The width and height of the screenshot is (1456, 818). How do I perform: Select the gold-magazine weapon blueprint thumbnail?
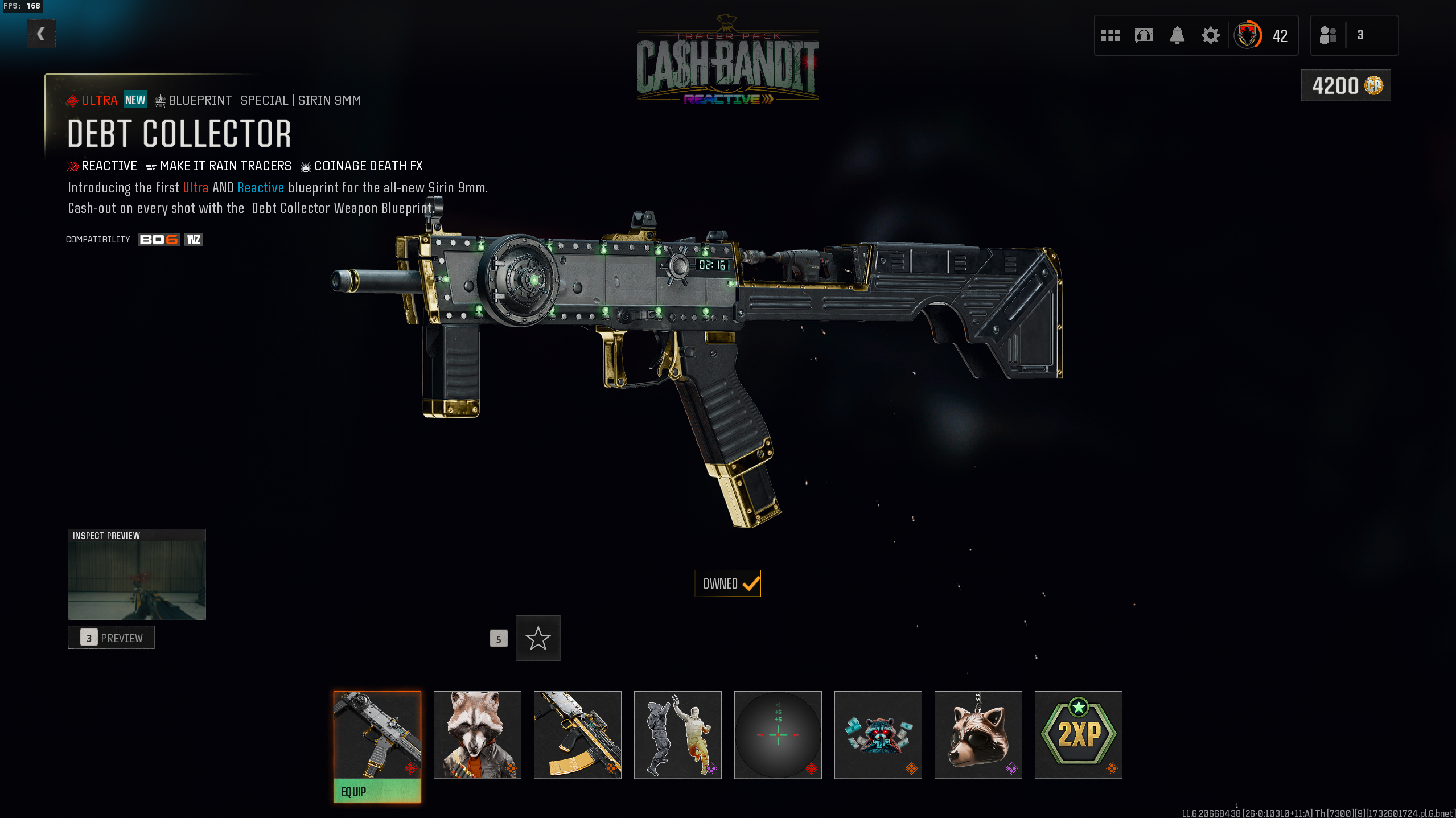coord(577,734)
